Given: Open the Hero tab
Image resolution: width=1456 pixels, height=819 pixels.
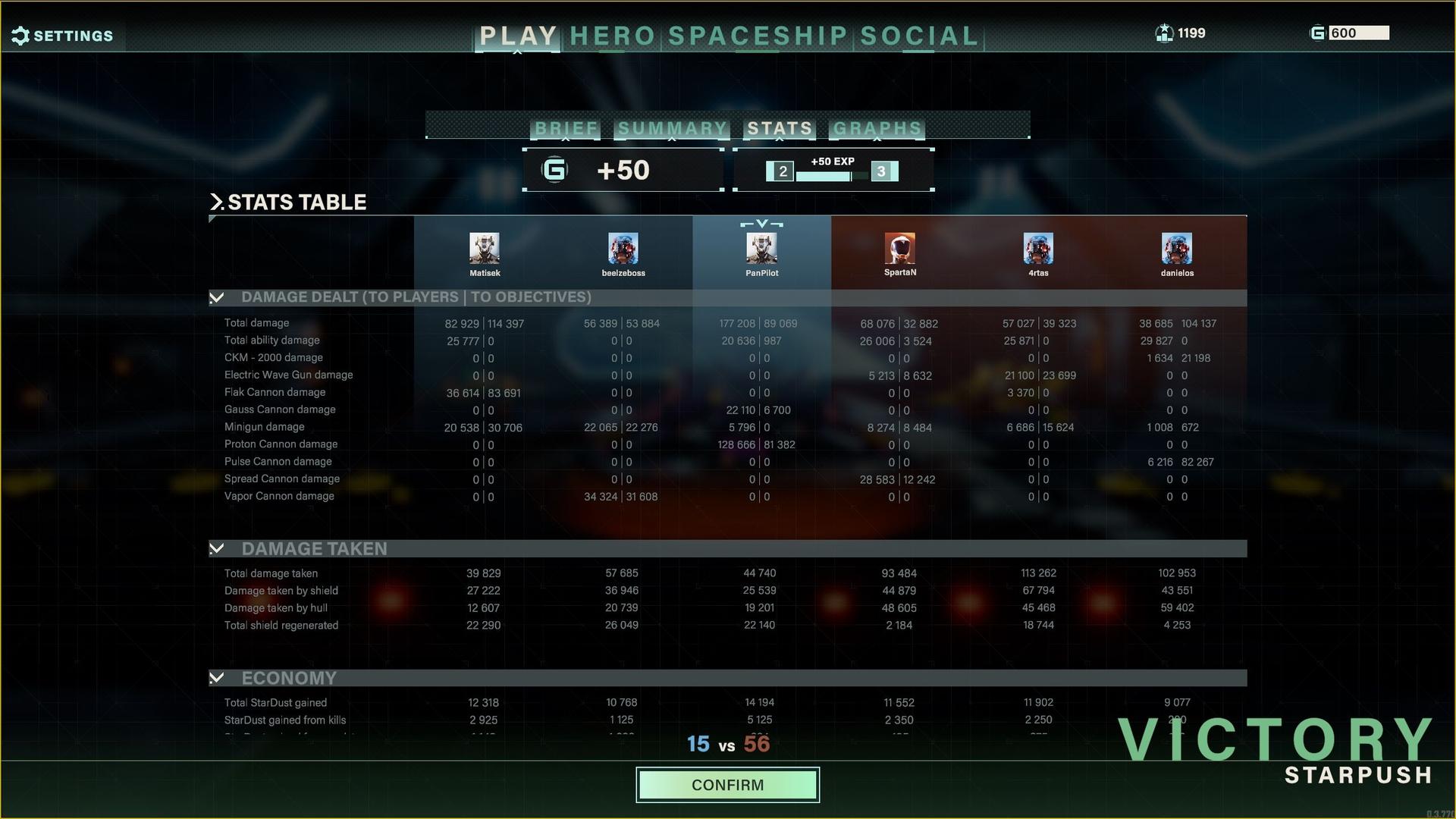Looking at the screenshot, I should tap(612, 36).
